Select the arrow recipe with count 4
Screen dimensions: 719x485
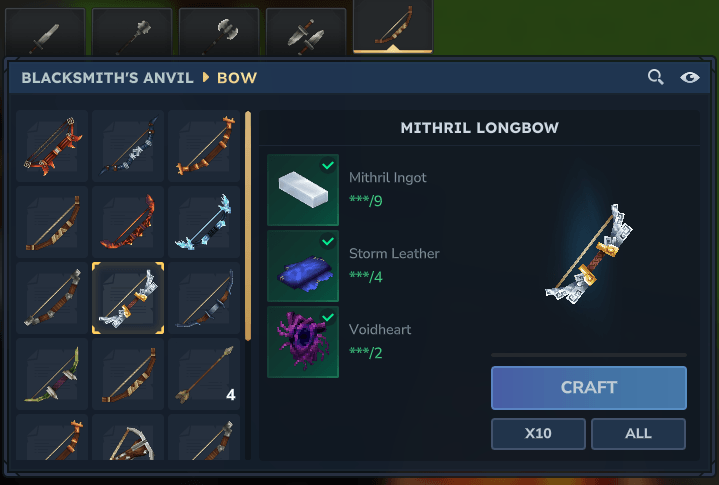click(204, 374)
